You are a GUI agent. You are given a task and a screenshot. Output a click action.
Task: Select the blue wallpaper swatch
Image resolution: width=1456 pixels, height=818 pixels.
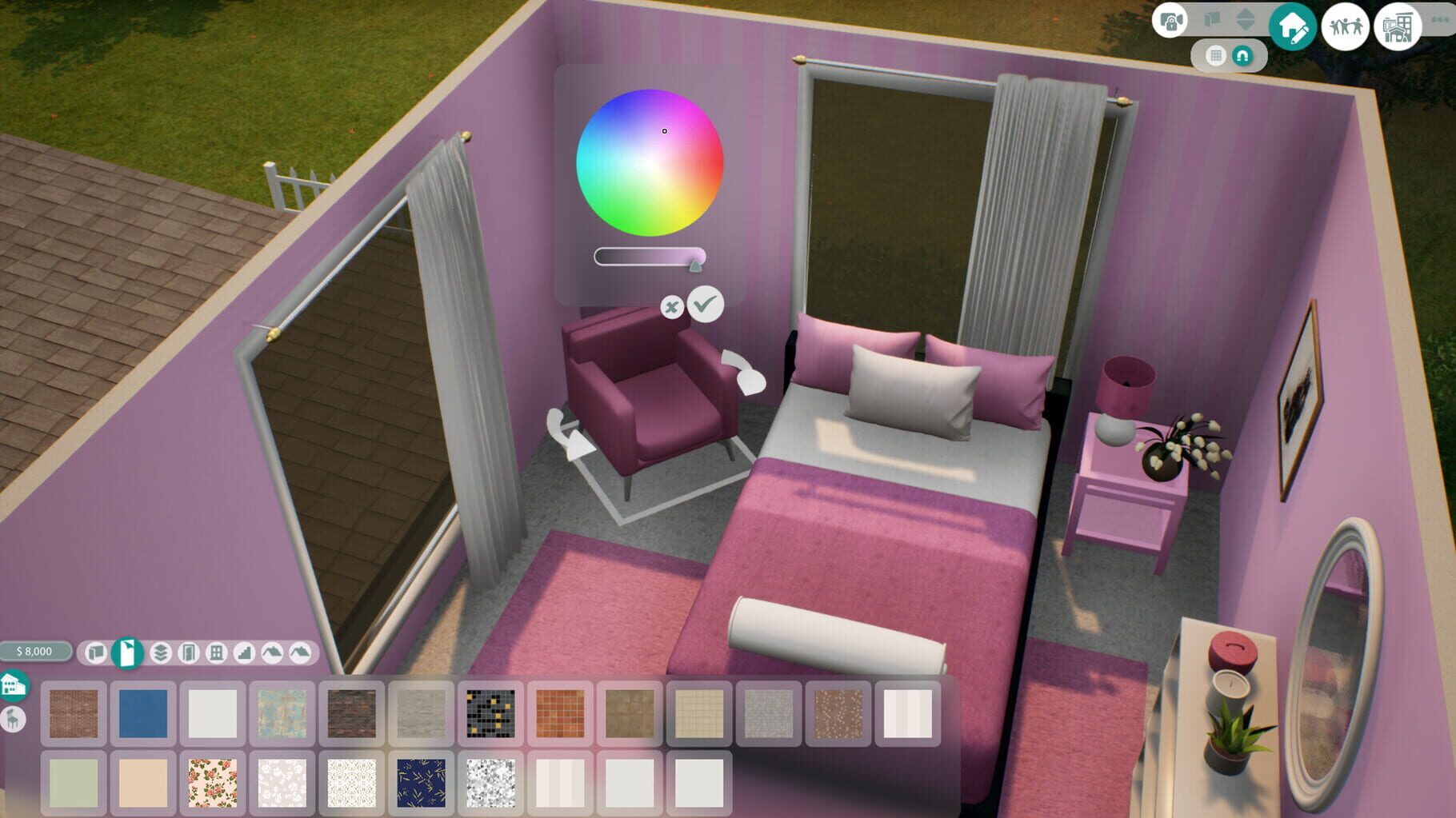tap(142, 715)
